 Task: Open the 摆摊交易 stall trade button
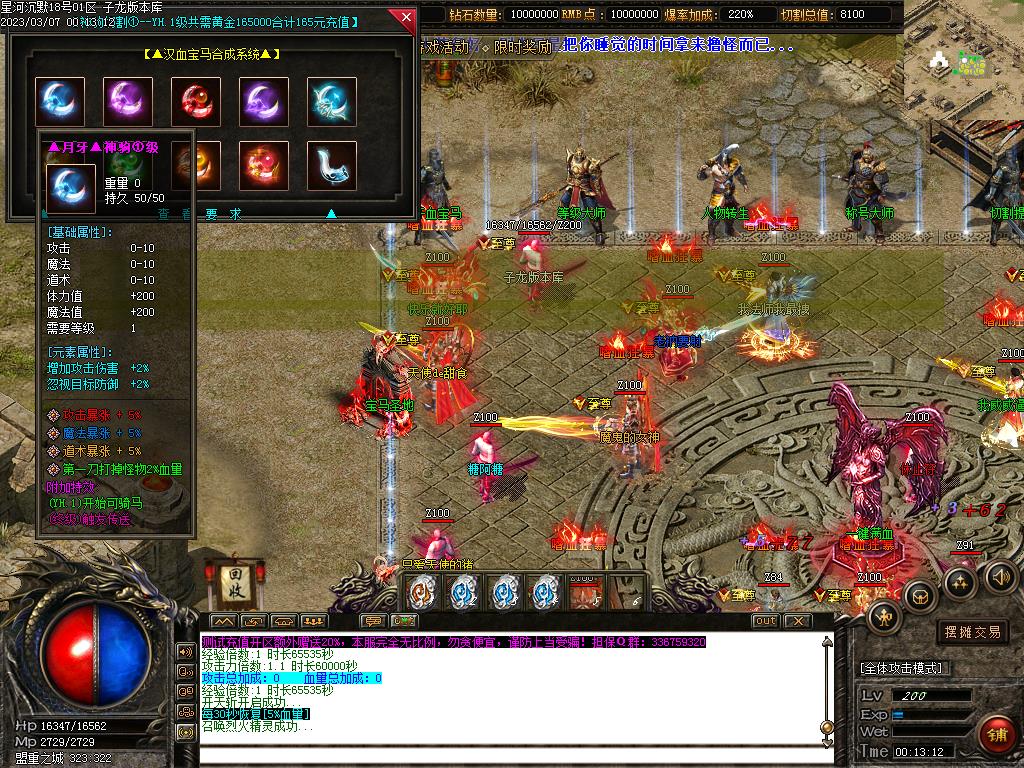[x=972, y=632]
